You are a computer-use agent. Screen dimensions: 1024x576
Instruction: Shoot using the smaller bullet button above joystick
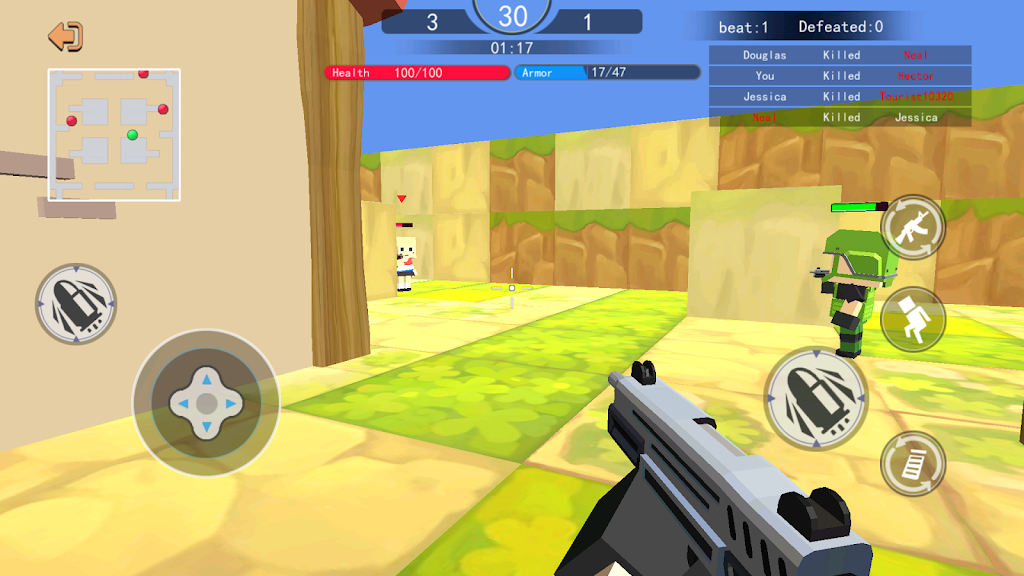(76, 304)
